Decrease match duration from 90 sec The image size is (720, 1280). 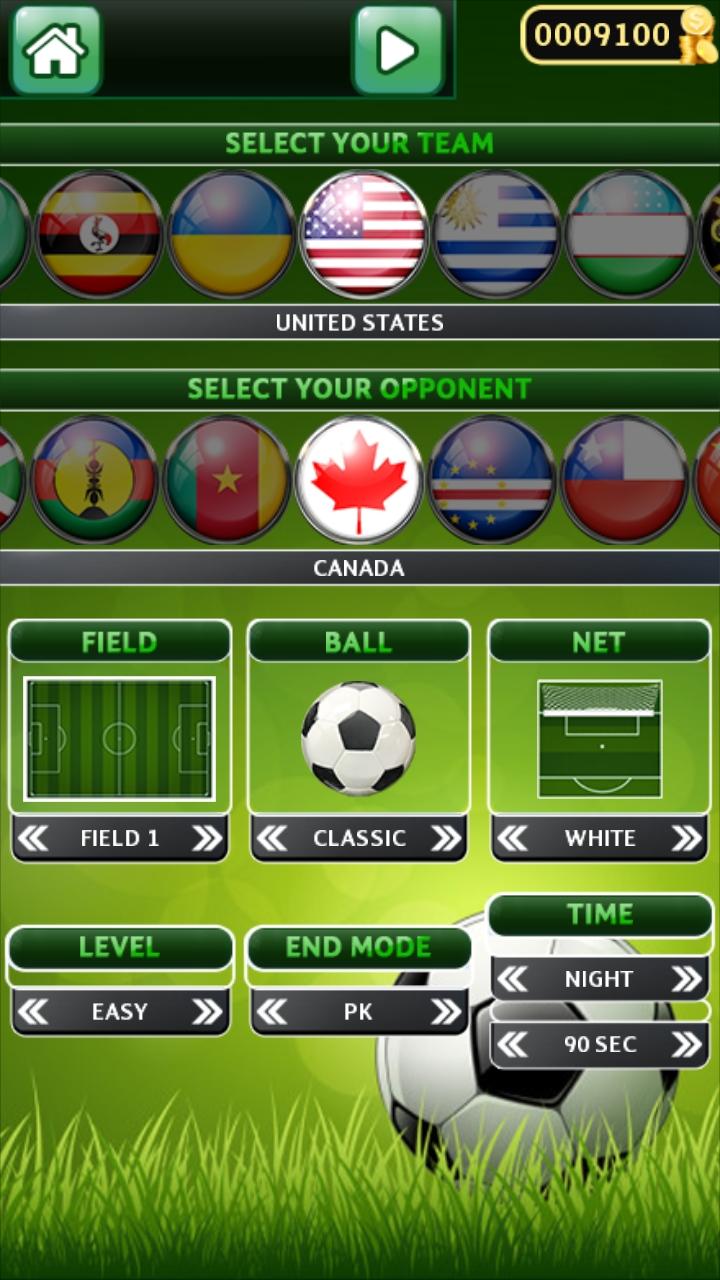point(512,1045)
